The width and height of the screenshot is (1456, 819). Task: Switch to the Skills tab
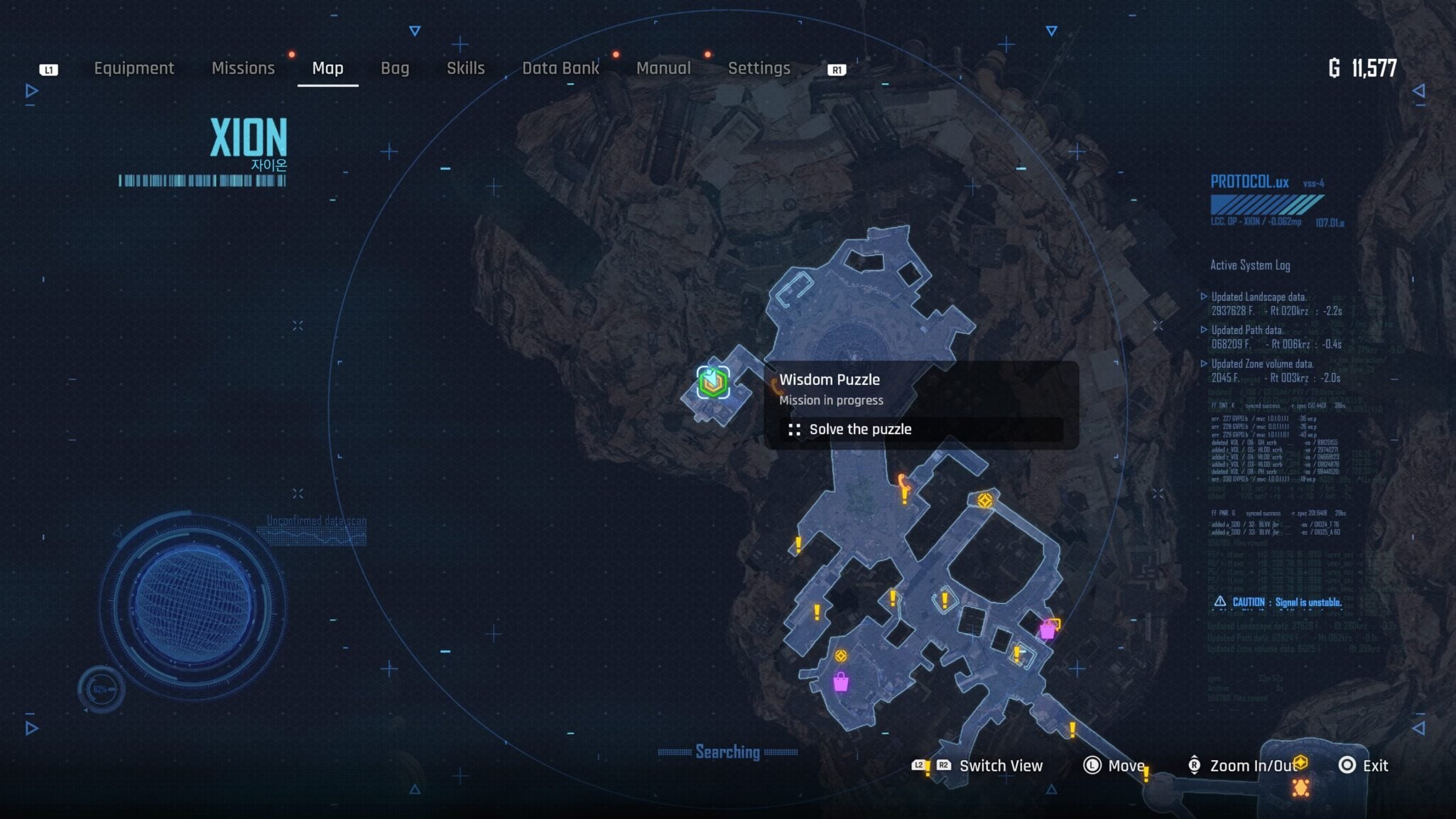coord(465,68)
